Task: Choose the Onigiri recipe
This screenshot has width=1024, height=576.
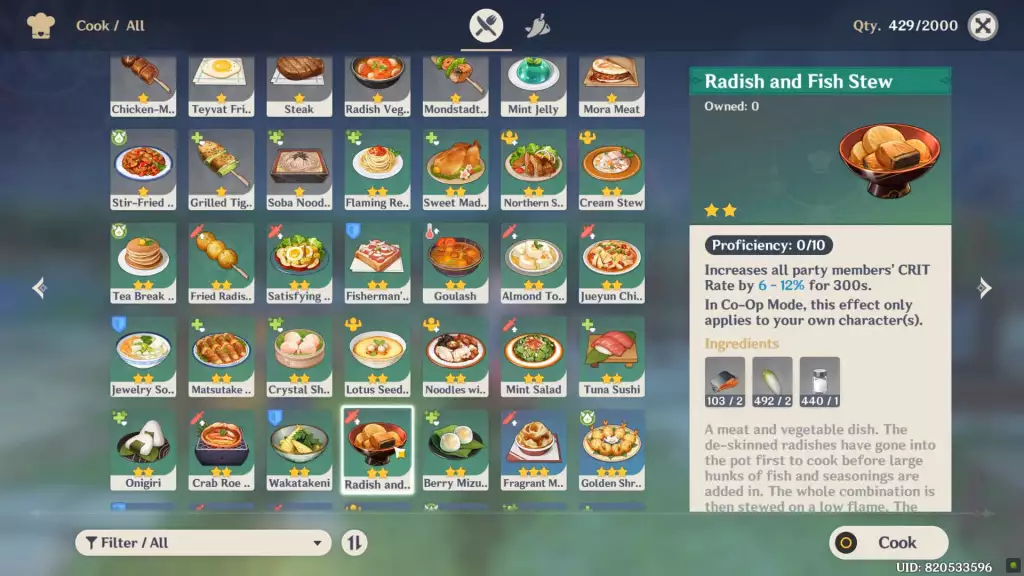Action: click(143, 450)
